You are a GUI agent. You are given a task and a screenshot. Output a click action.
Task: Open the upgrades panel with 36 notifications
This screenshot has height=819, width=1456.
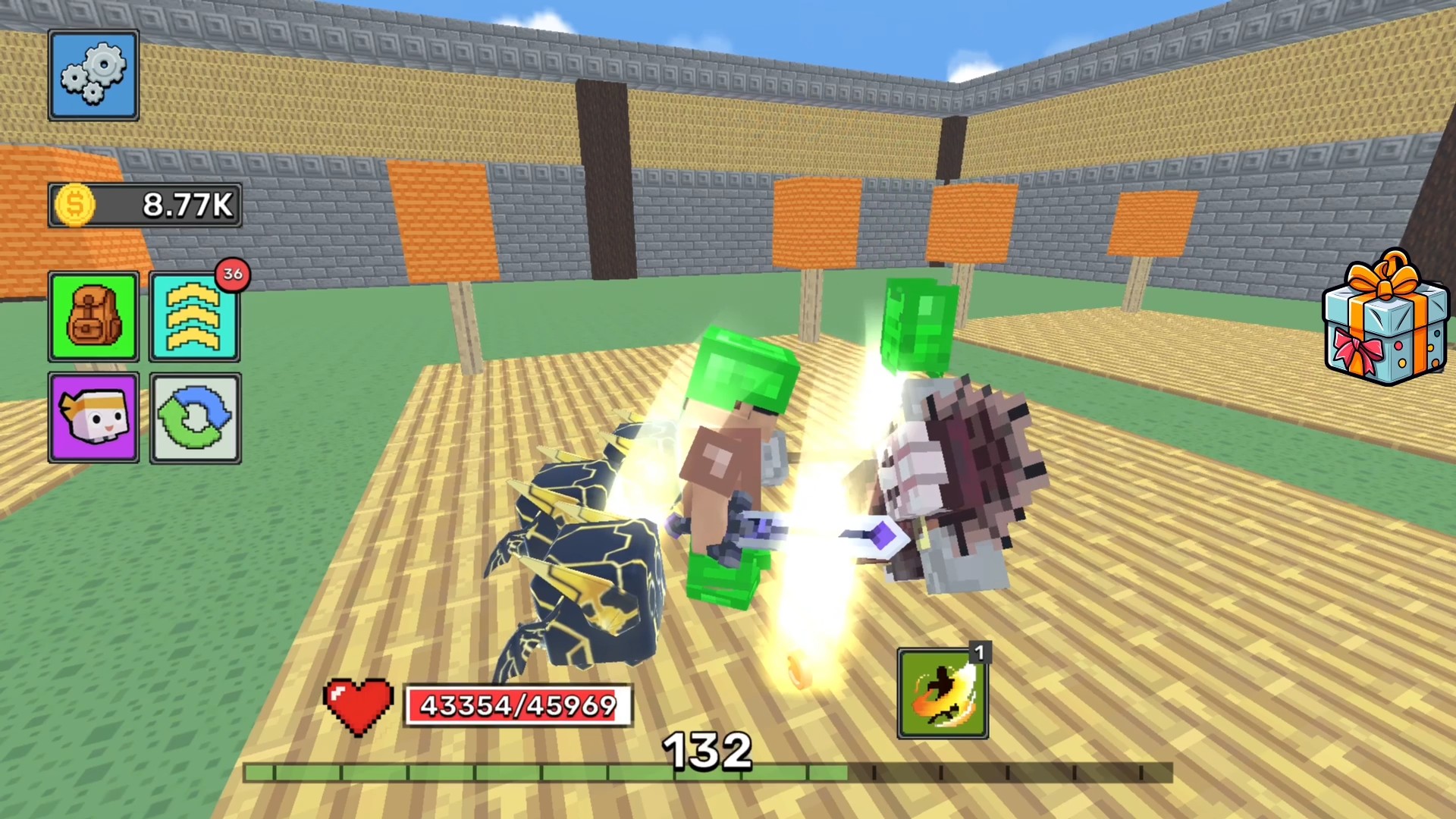point(195,316)
